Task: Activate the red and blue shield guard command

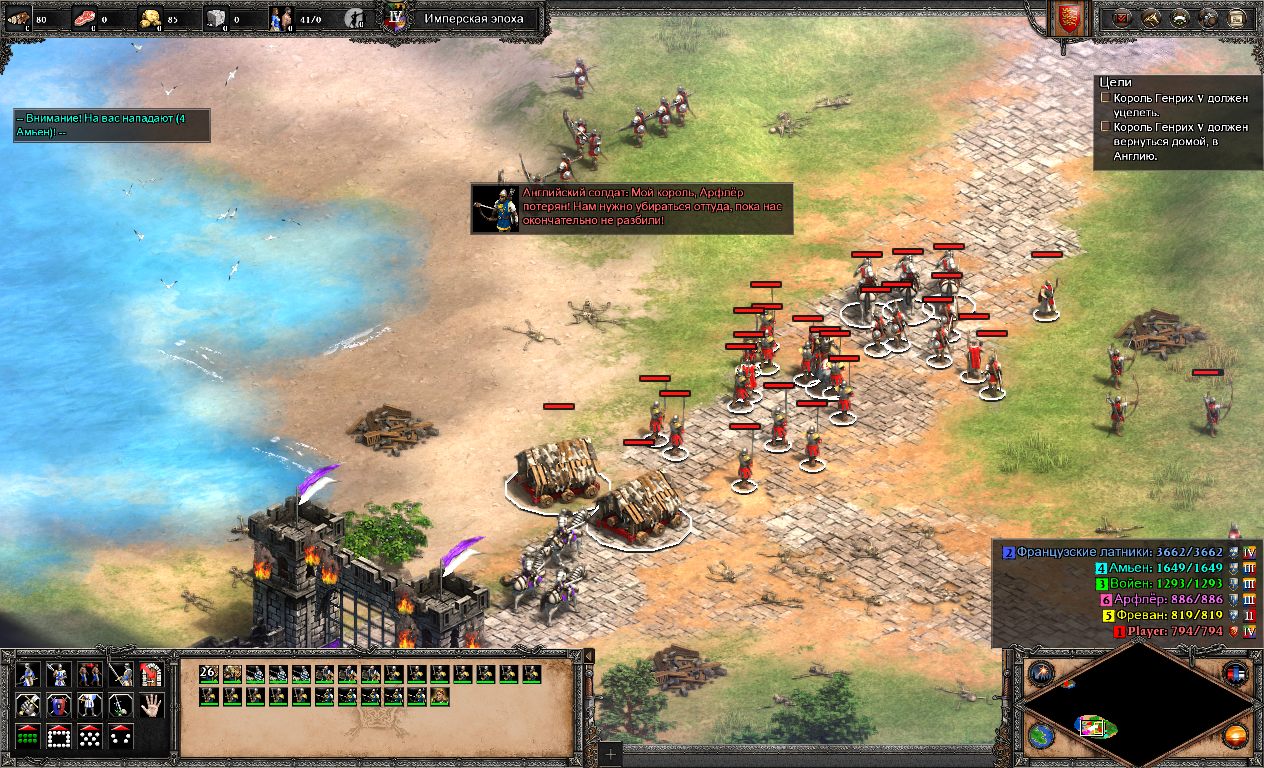Action: 59,705
